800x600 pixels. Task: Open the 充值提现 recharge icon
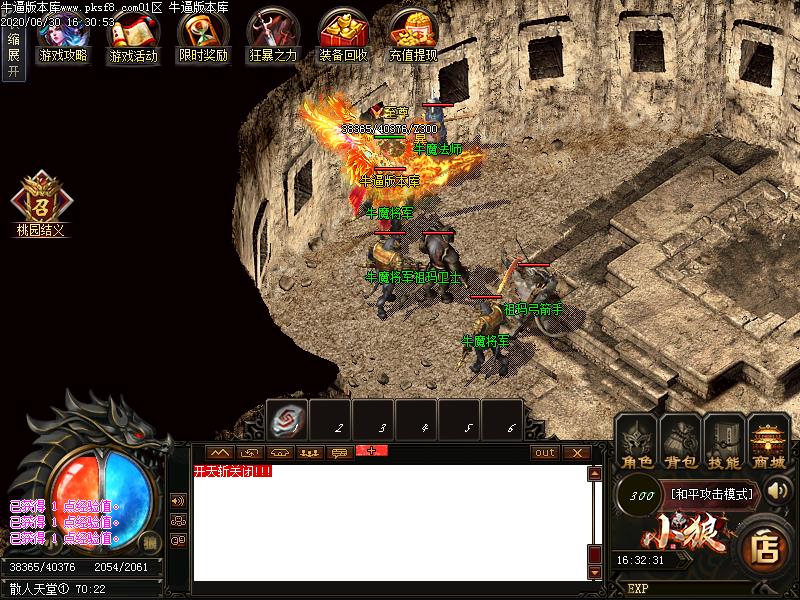pyautogui.click(x=413, y=35)
